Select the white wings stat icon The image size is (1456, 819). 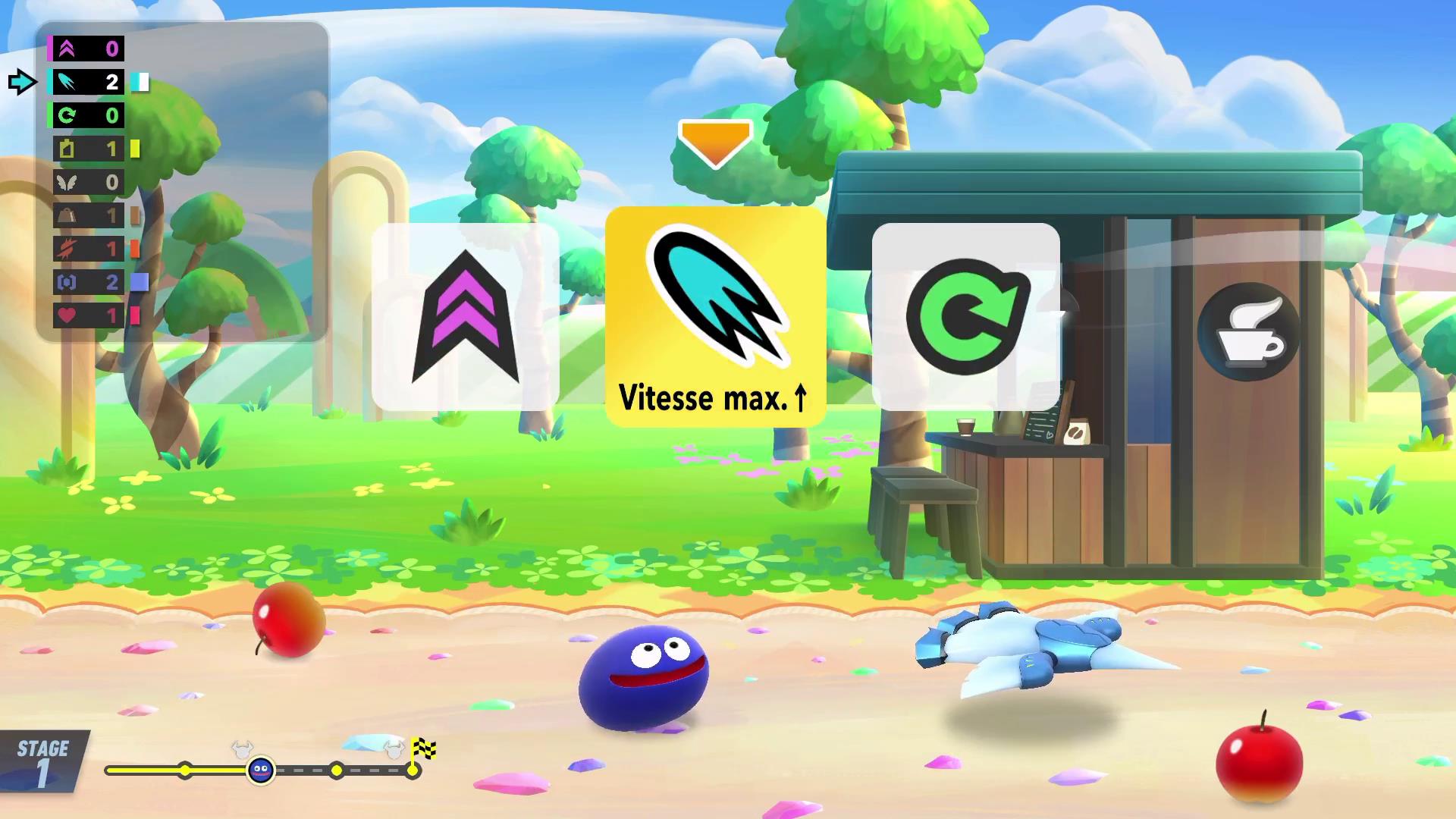point(67,182)
